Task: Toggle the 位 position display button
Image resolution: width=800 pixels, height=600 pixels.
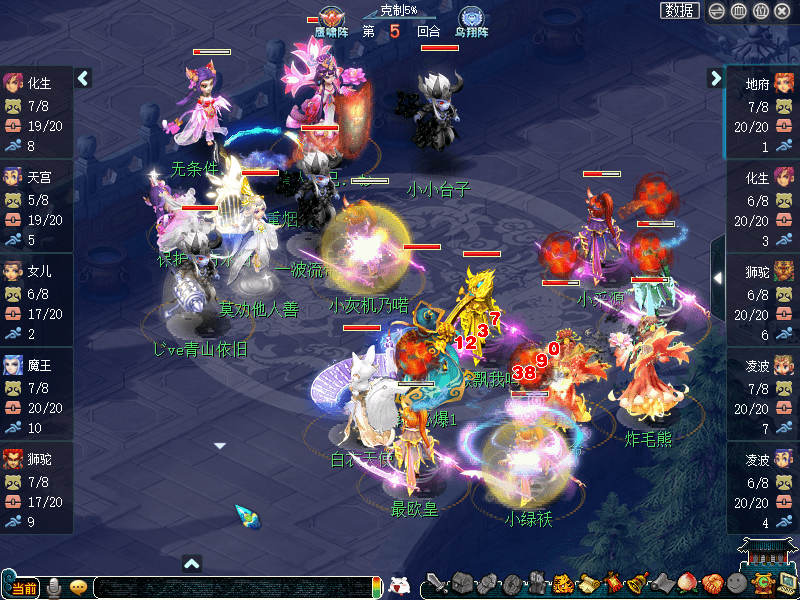Action: pos(760,11)
